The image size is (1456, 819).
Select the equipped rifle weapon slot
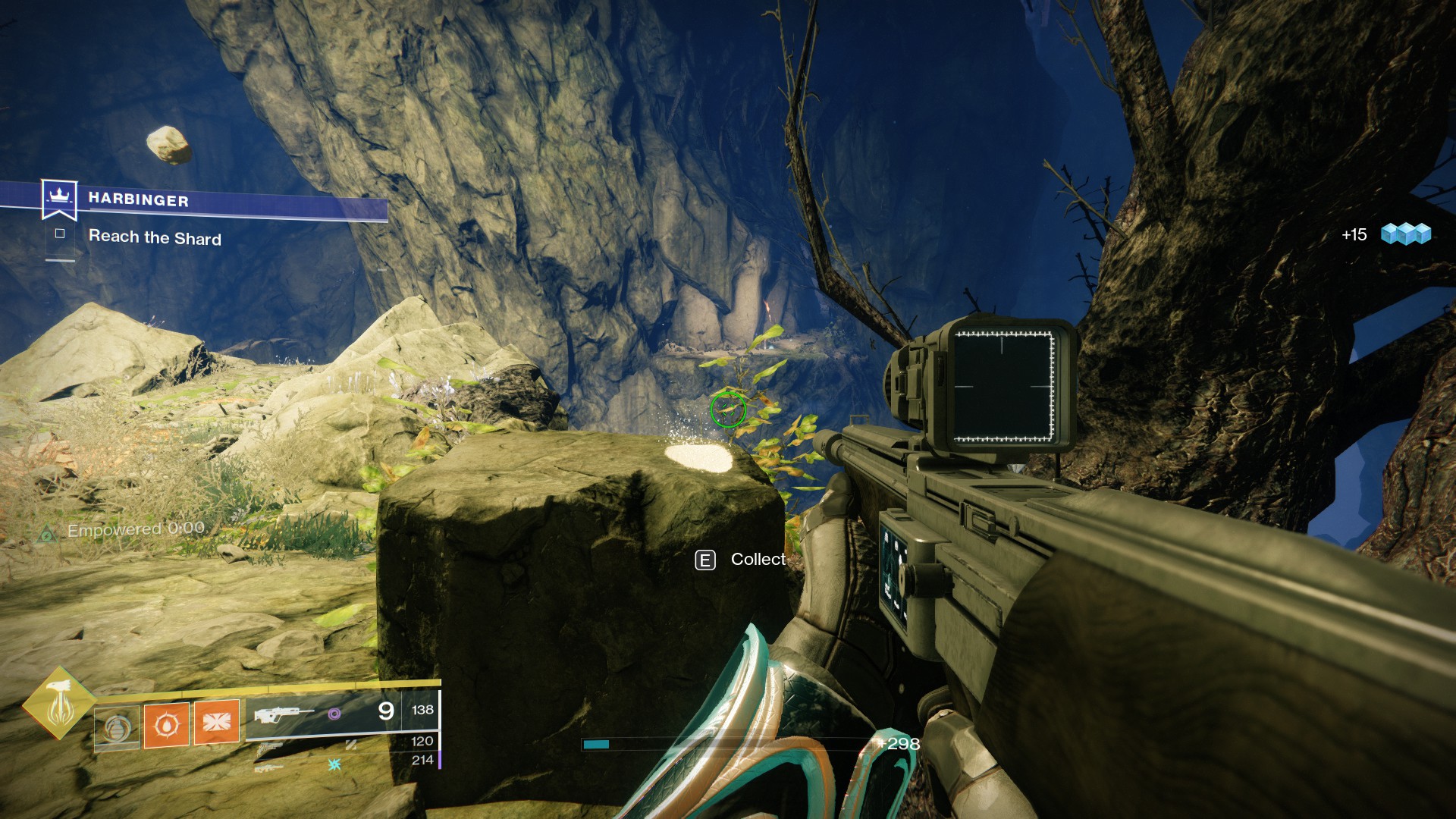pyautogui.click(x=284, y=714)
